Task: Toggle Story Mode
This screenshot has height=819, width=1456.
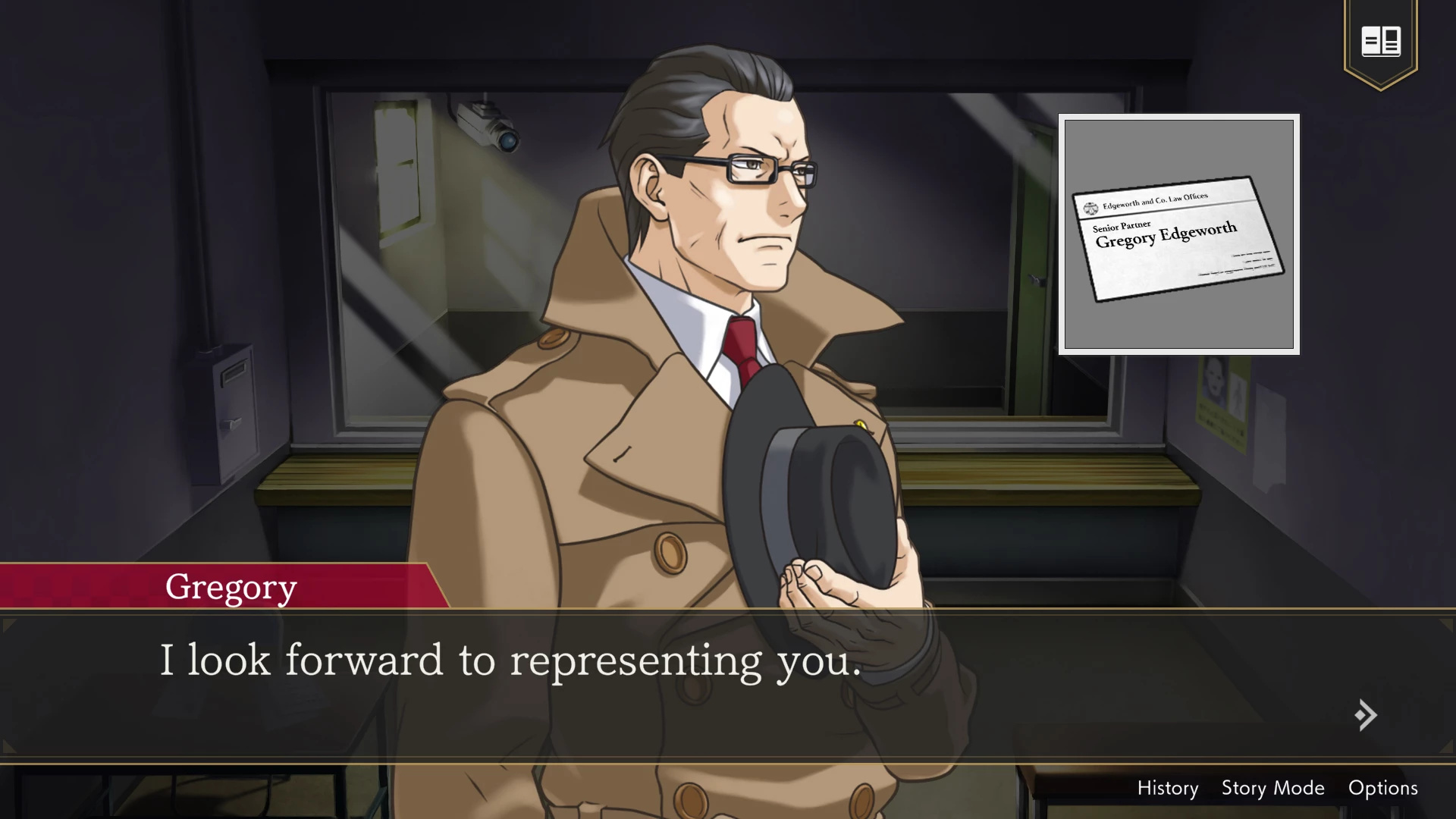Action: [1272, 788]
